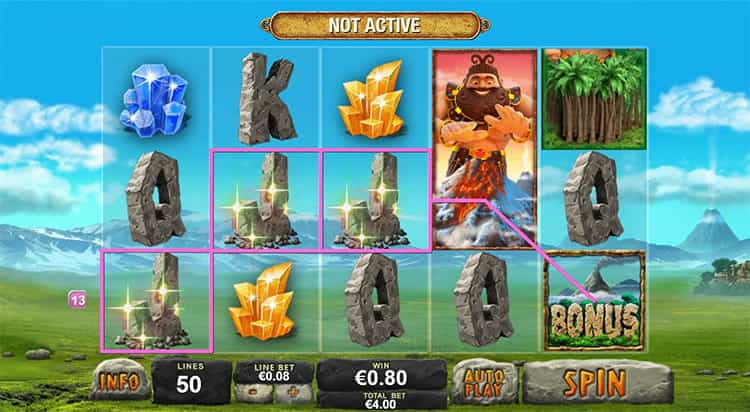The width and height of the screenshot is (750, 412).
Task: Click the payline 13 marker
Action: (75, 298)
